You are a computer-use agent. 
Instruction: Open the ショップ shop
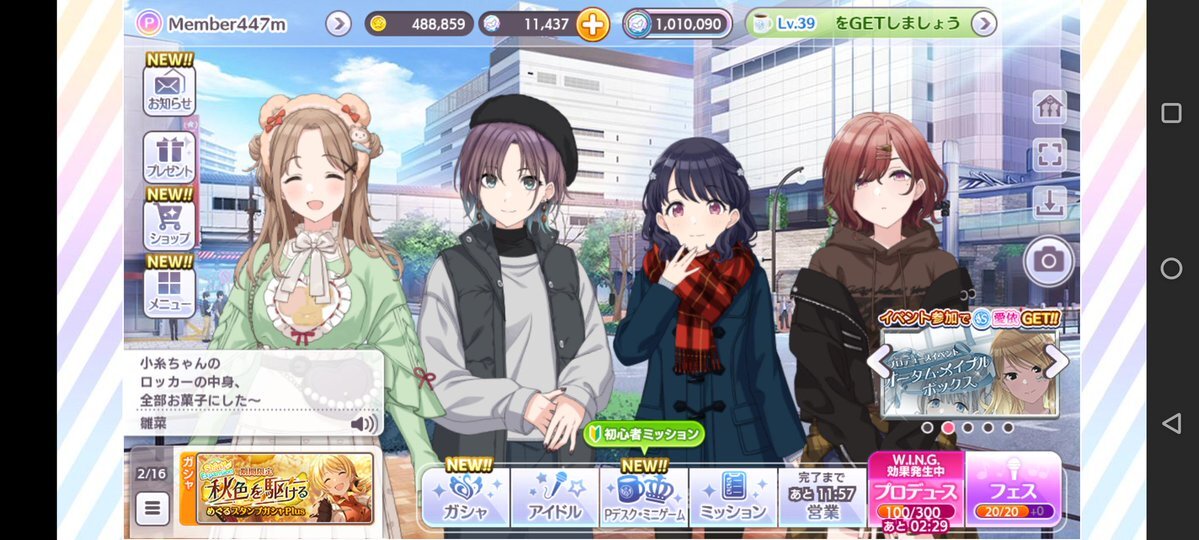tap(169, 224)
